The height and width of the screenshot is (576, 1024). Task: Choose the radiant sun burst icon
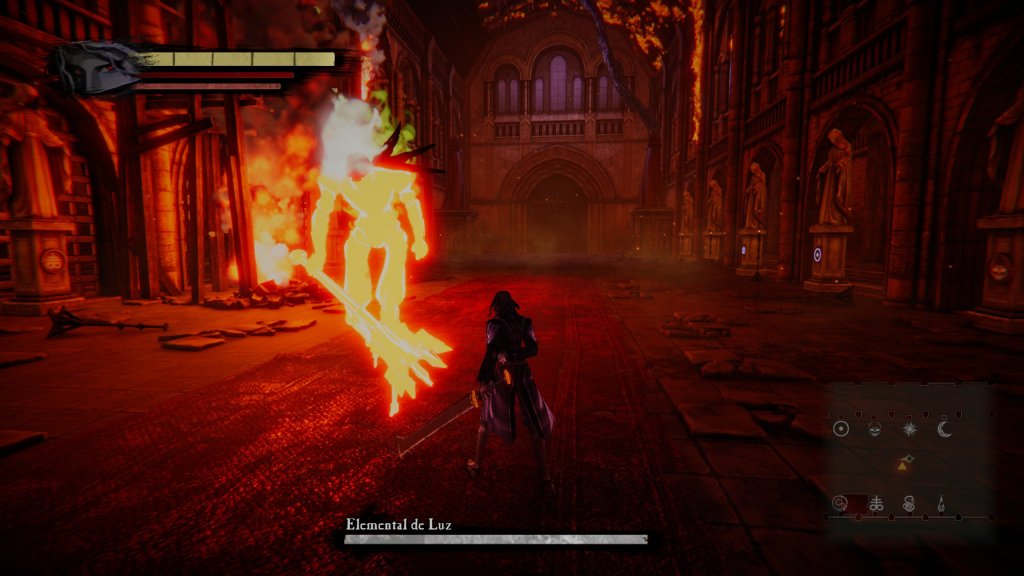coord(910,429)
